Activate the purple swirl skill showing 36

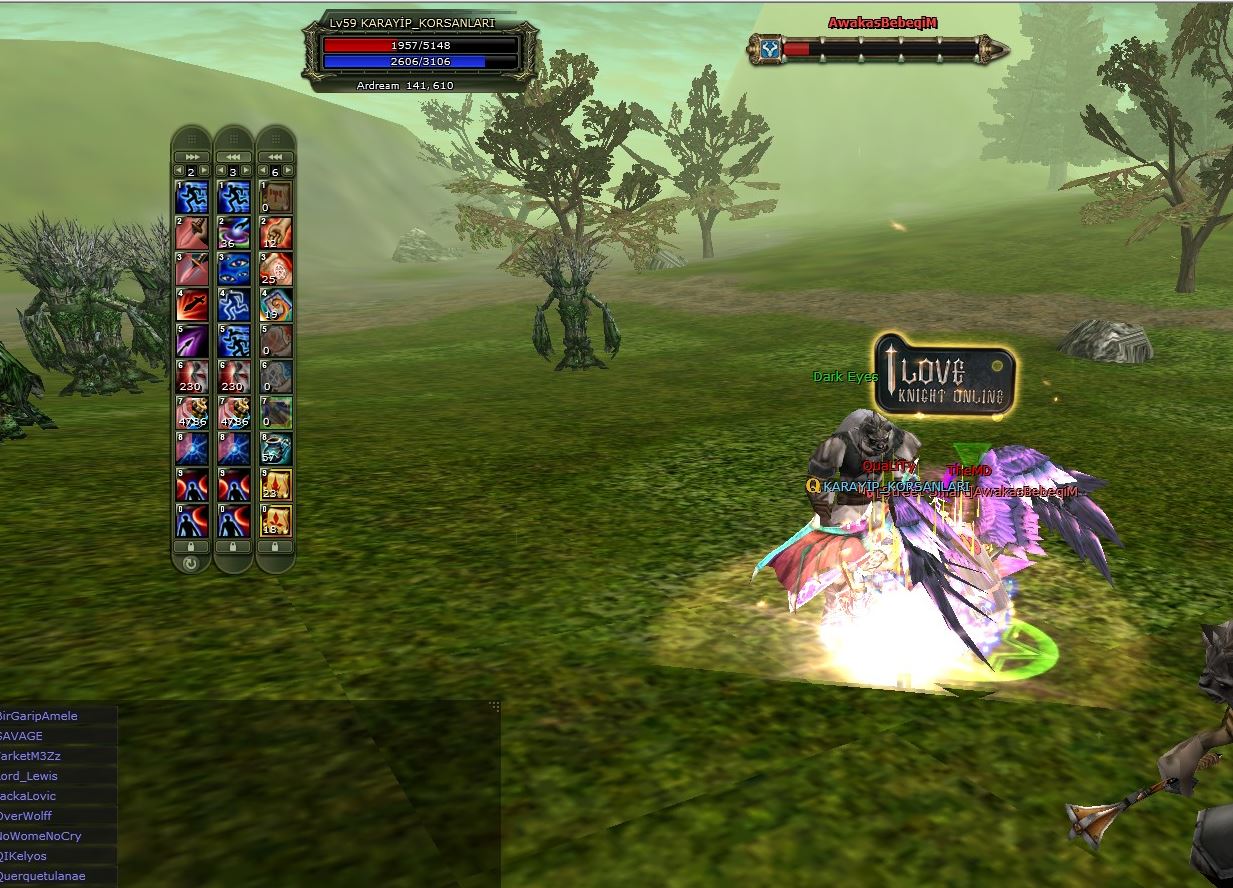coord(233,232)
